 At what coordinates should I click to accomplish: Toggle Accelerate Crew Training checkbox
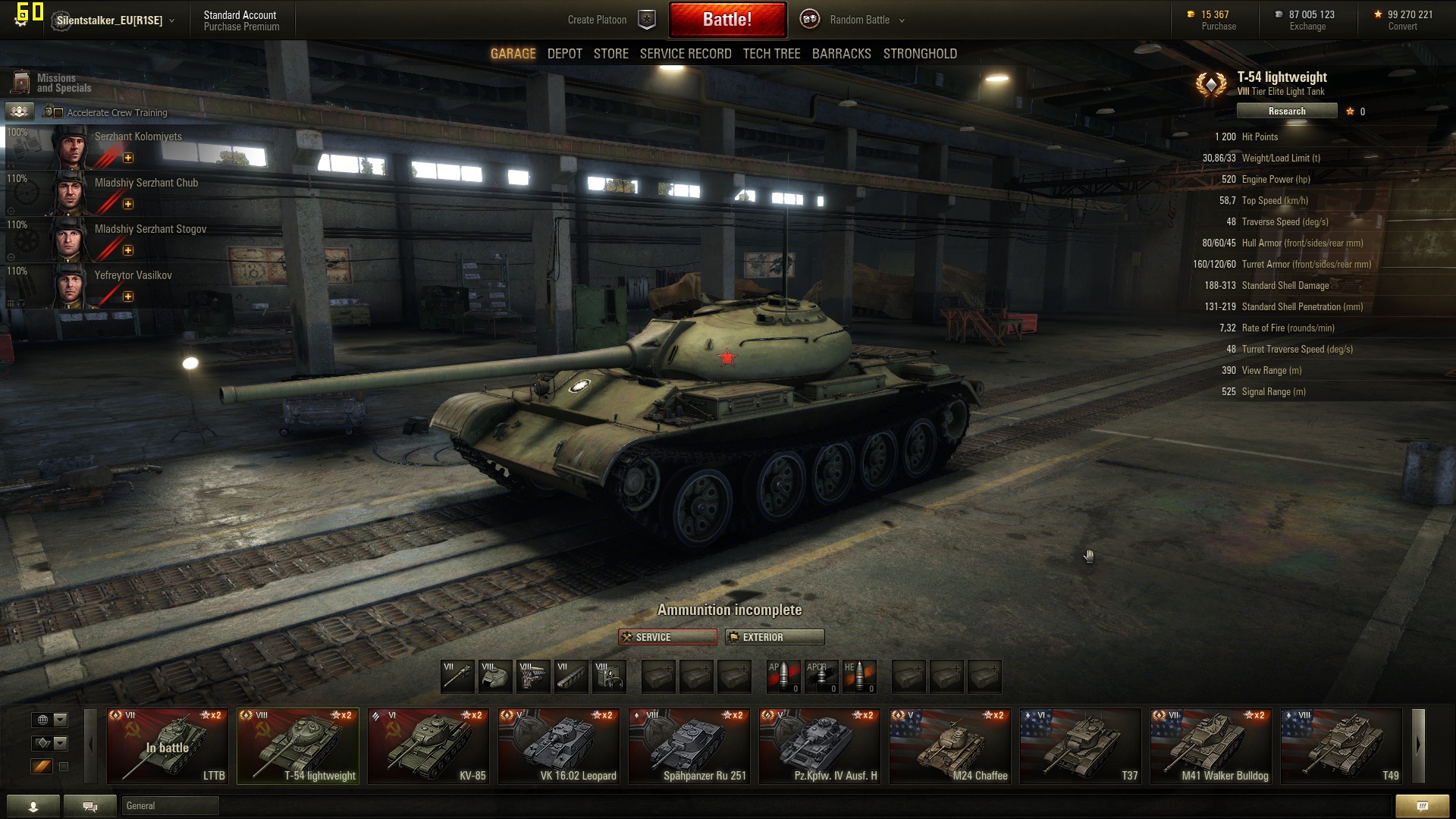pyautogui.click(x=58, y=113)
